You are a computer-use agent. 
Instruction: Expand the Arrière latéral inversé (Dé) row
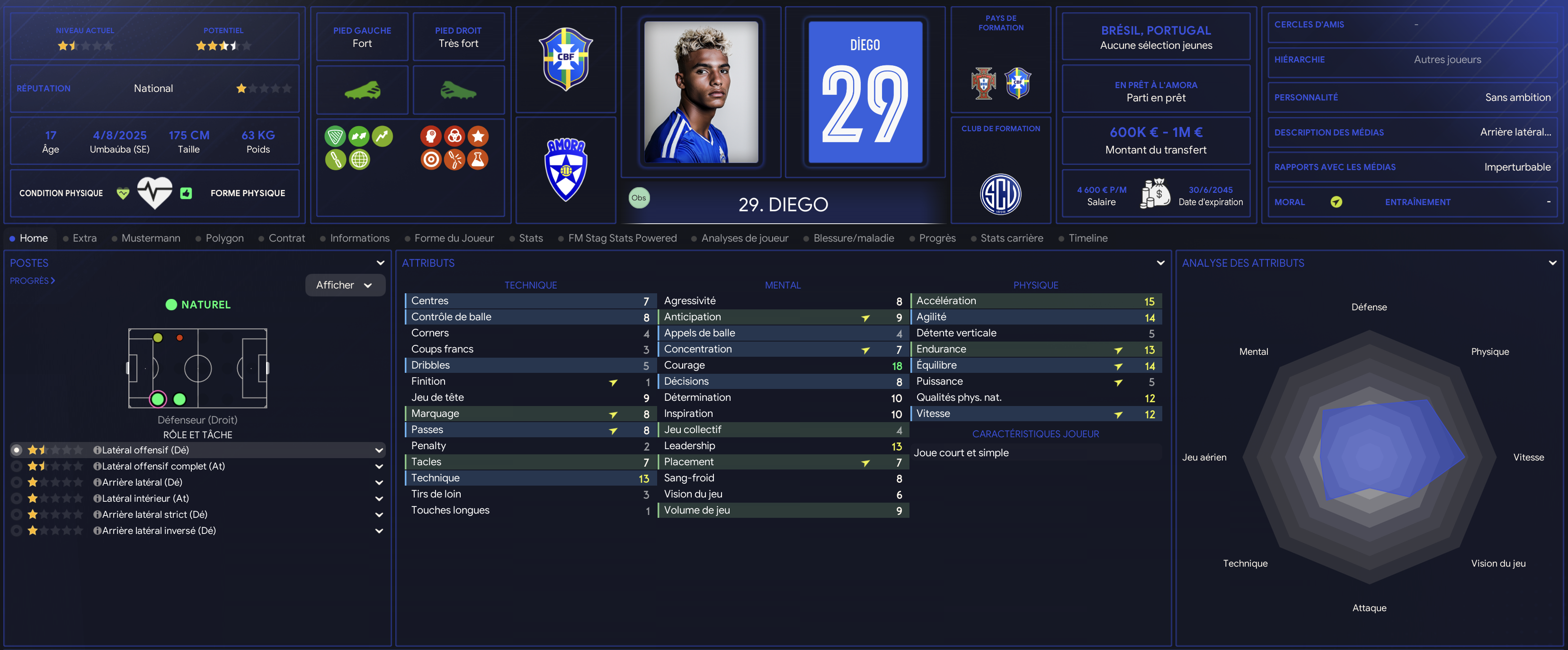[x=379, y=531]
